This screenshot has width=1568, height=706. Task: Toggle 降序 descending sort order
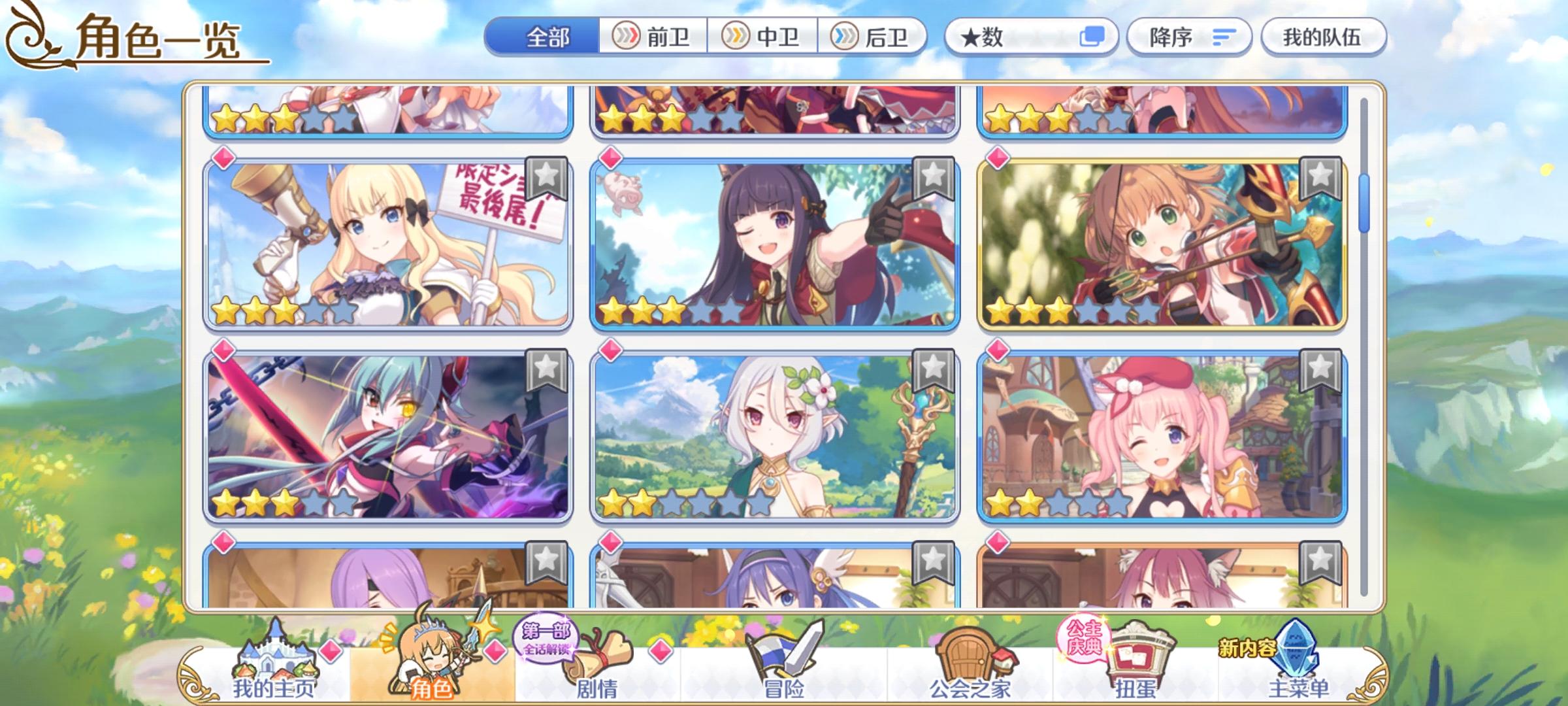coord(1169,37)
